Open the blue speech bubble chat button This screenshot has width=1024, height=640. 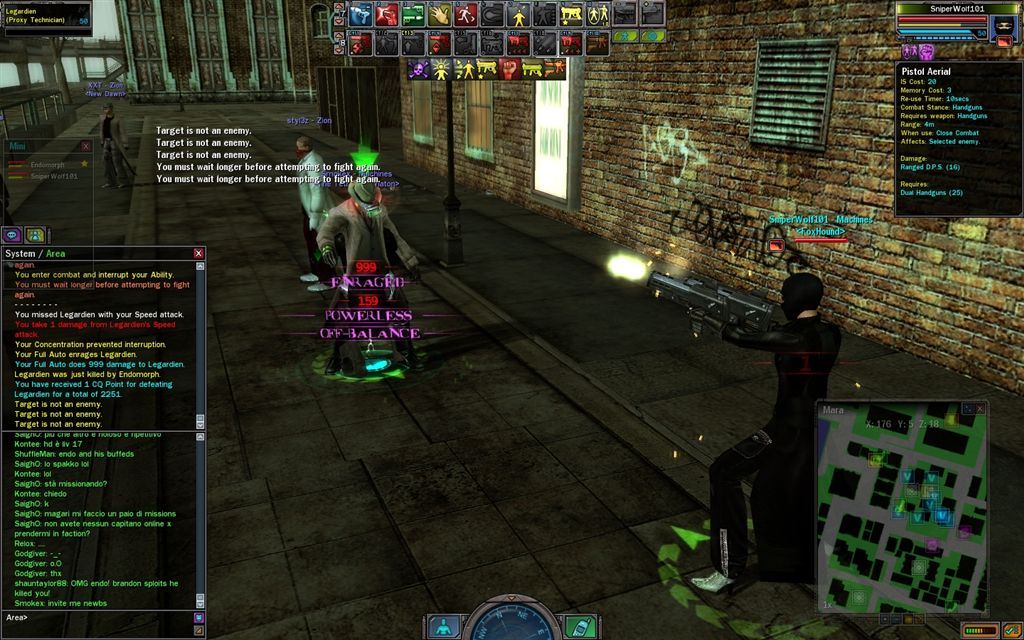[13, 235]
